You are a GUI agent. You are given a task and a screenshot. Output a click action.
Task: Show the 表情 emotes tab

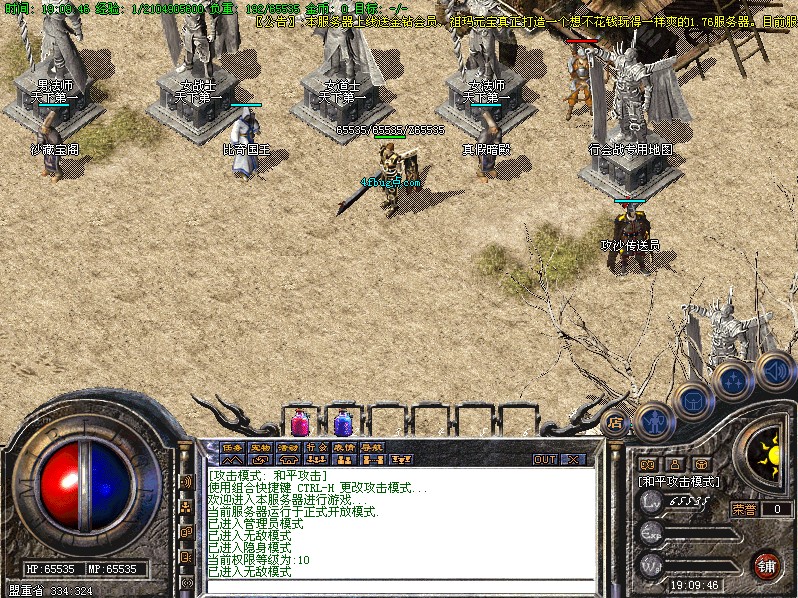click(x=345, y=447)
